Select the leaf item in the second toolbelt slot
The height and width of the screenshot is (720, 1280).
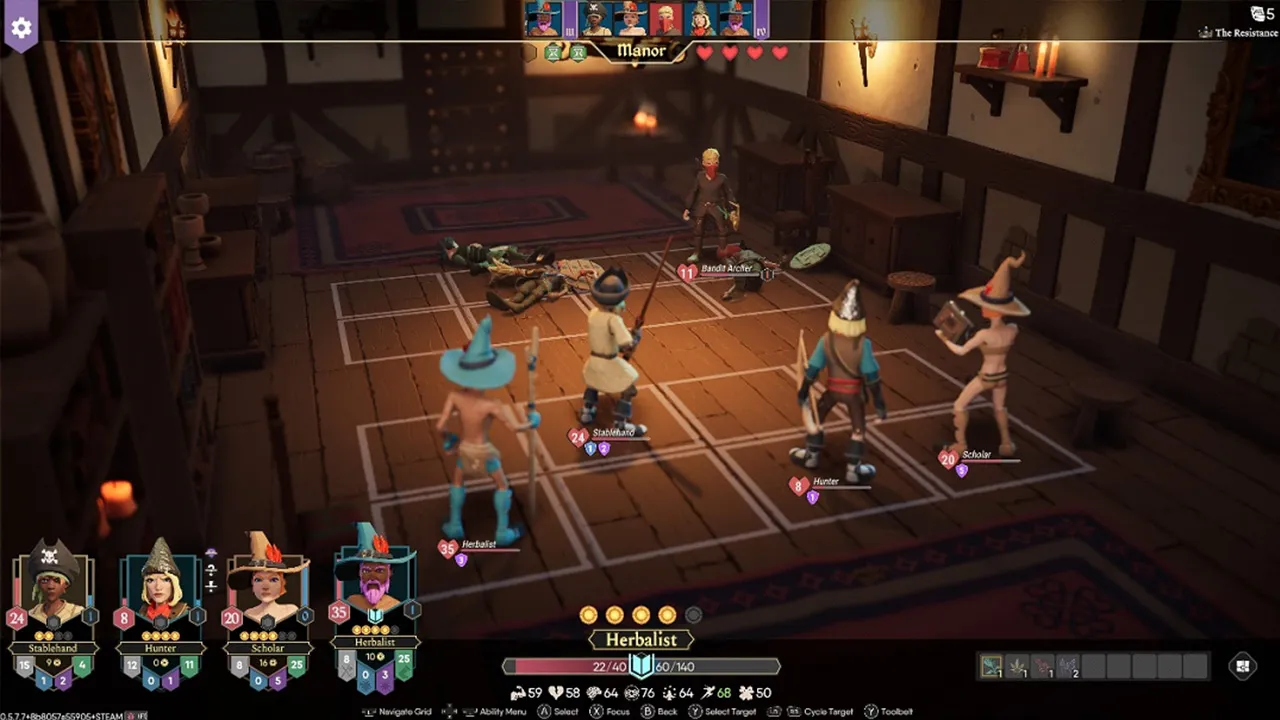tap(1017, 665)
